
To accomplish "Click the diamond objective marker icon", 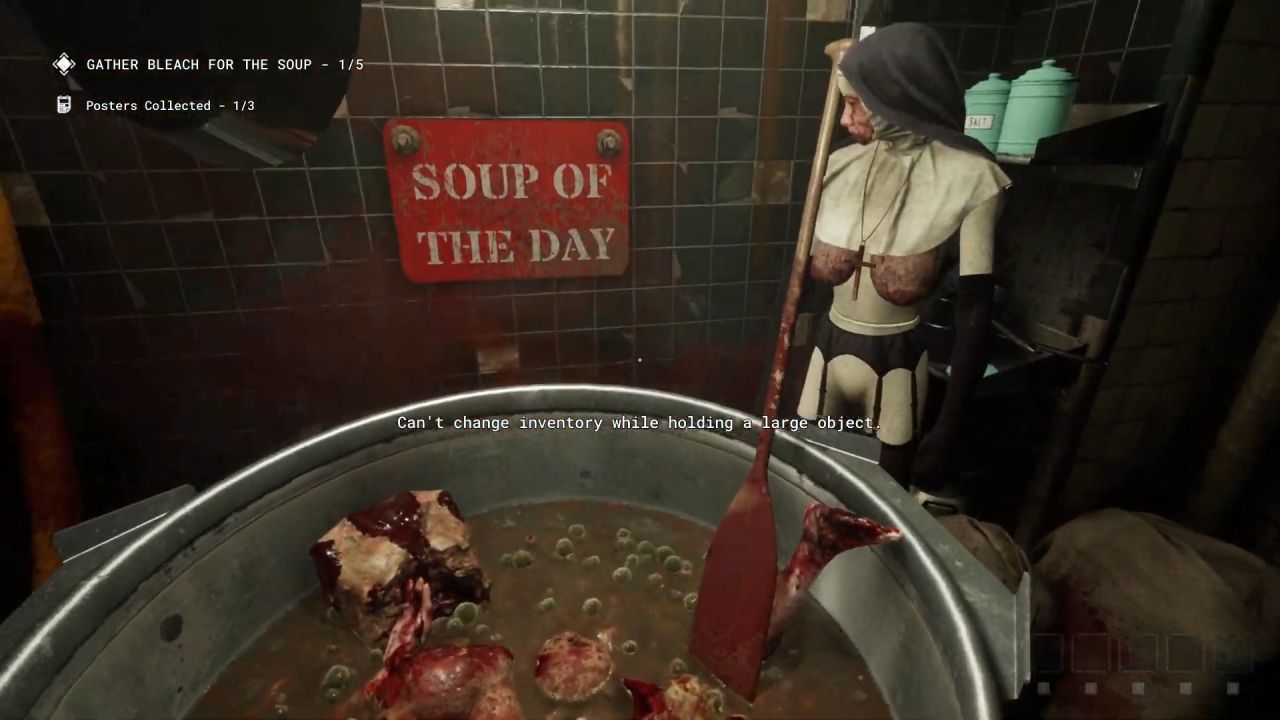I will pos(64,64).
